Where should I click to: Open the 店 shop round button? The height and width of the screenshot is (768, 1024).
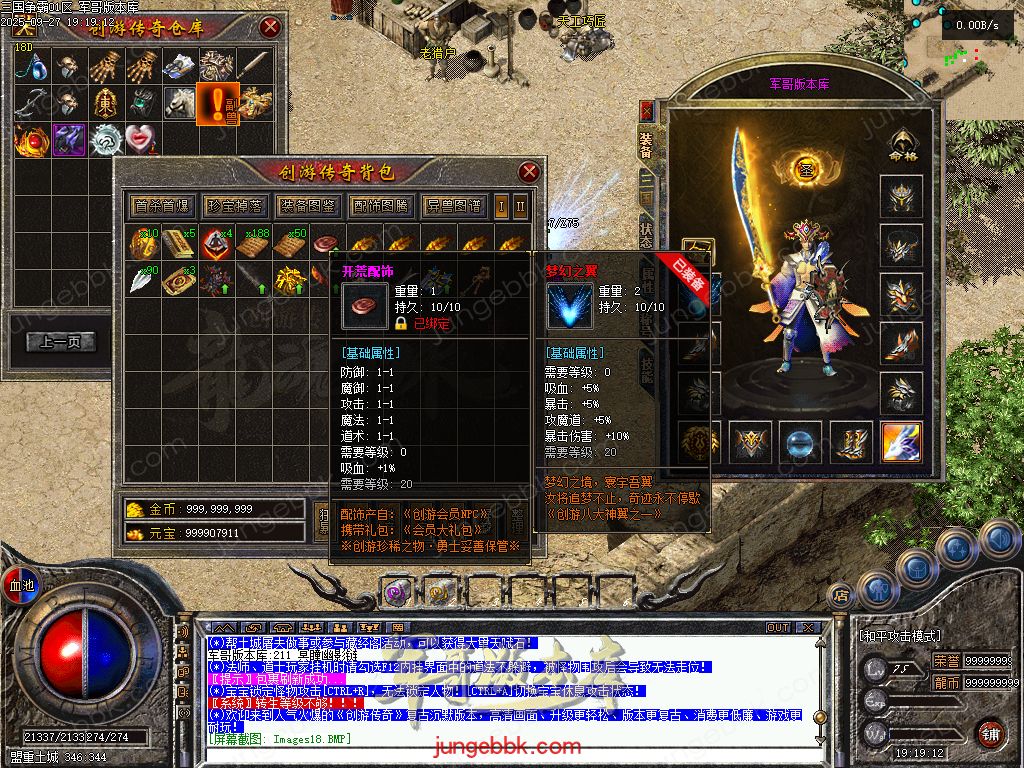pos(841,594)
